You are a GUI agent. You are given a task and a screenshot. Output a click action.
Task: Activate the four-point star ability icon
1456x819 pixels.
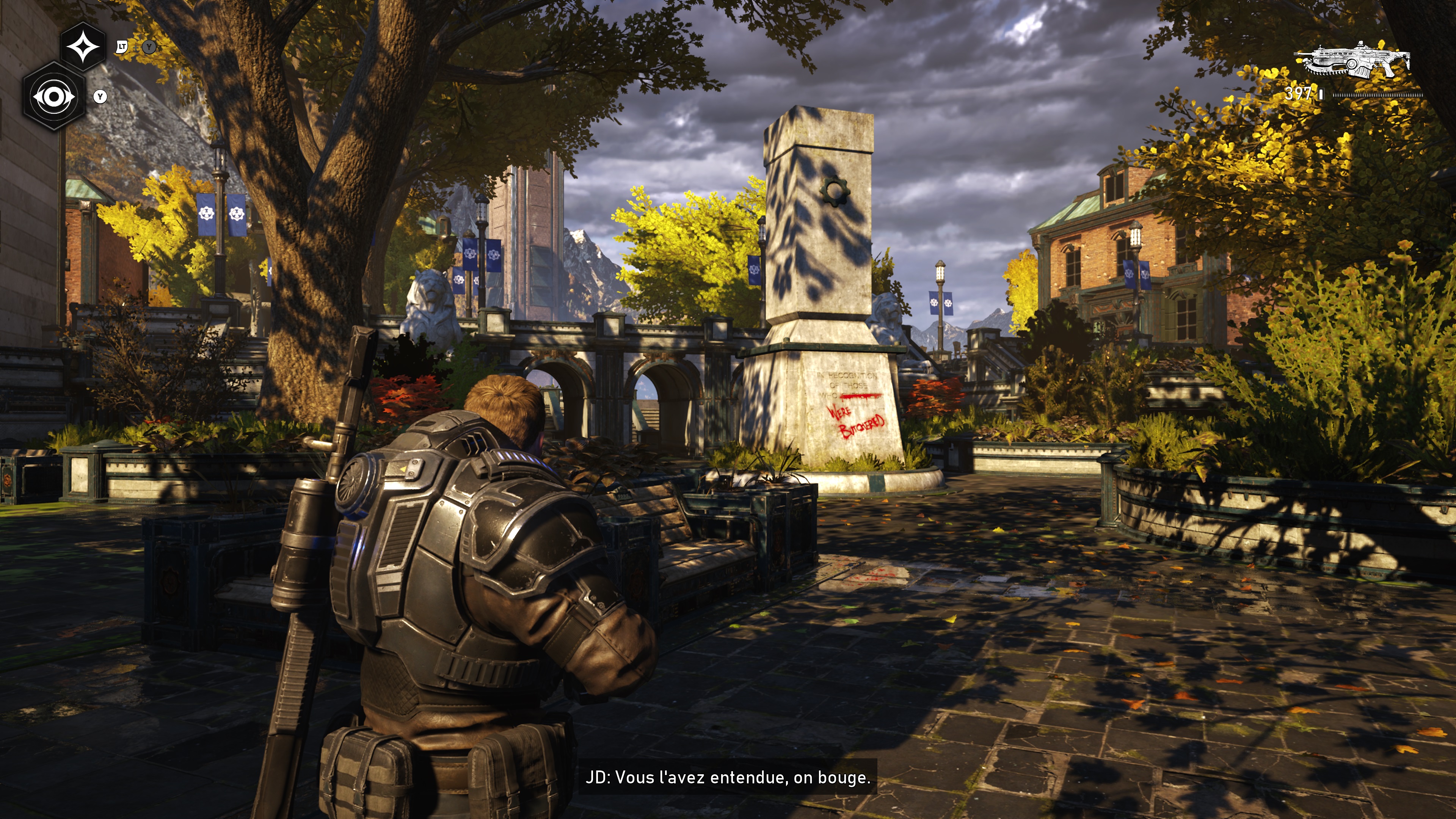(83, 47)
